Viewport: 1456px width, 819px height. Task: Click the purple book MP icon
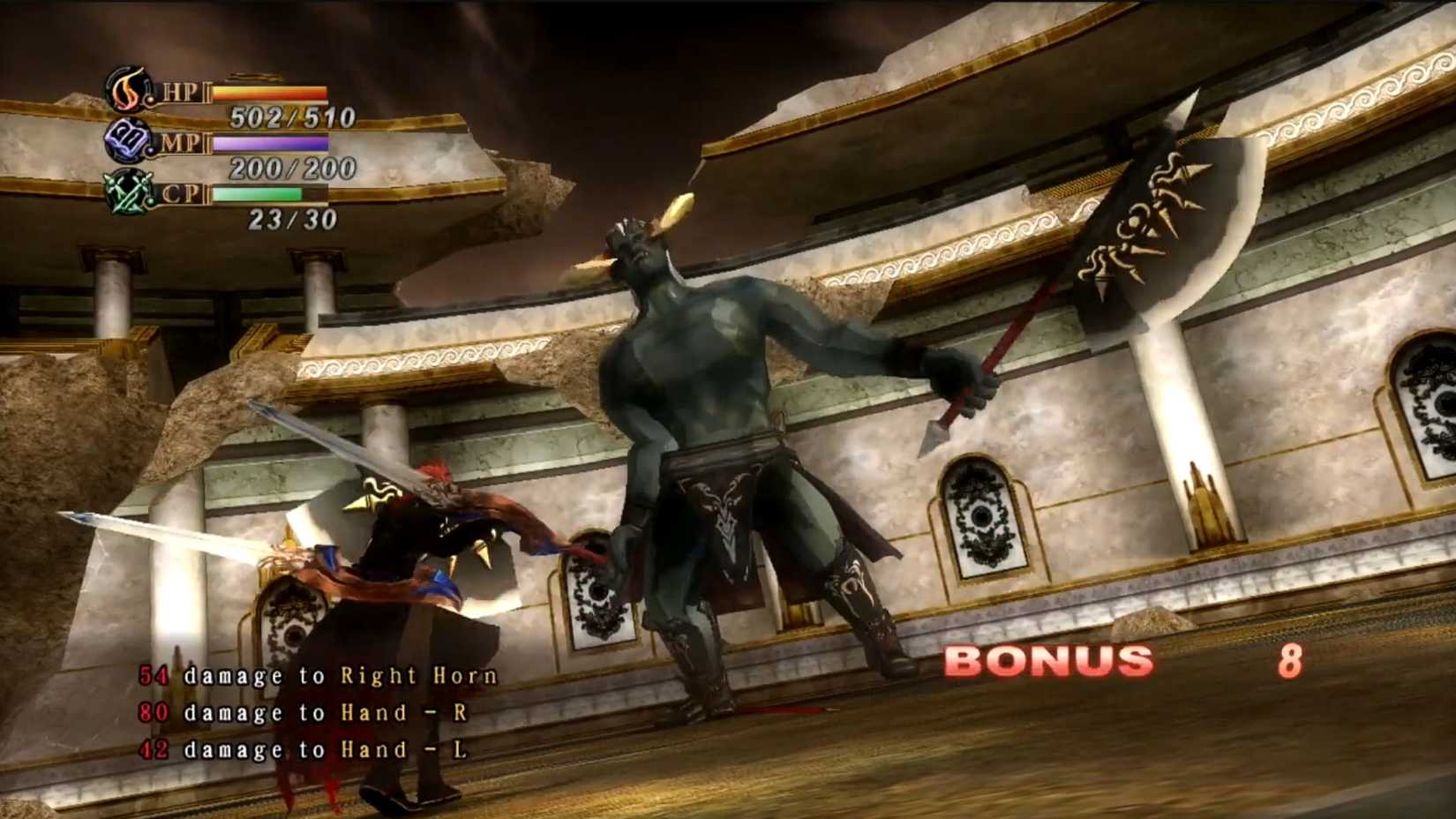point(129,141)
